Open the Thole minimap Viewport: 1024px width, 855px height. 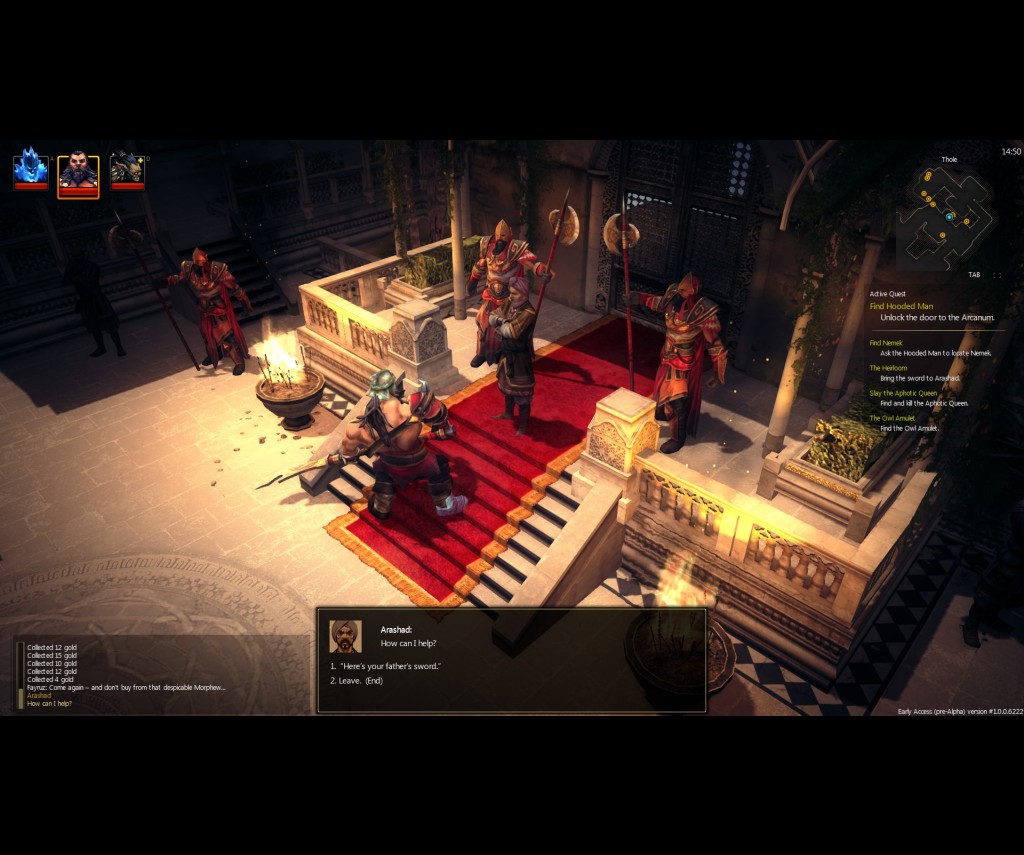(x=944, y=217)
